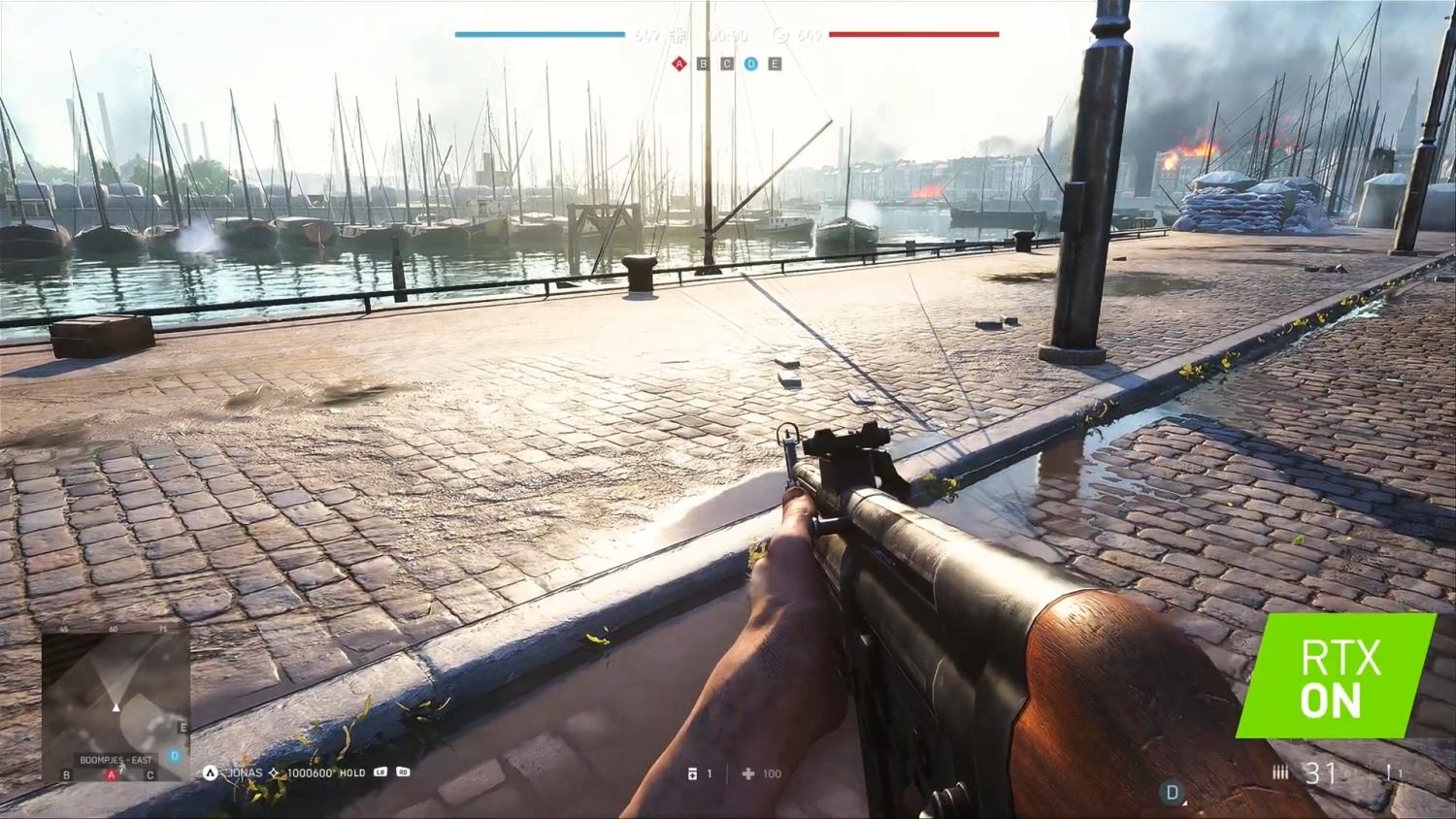Select objective A flag at top

(x=678, y=64)
